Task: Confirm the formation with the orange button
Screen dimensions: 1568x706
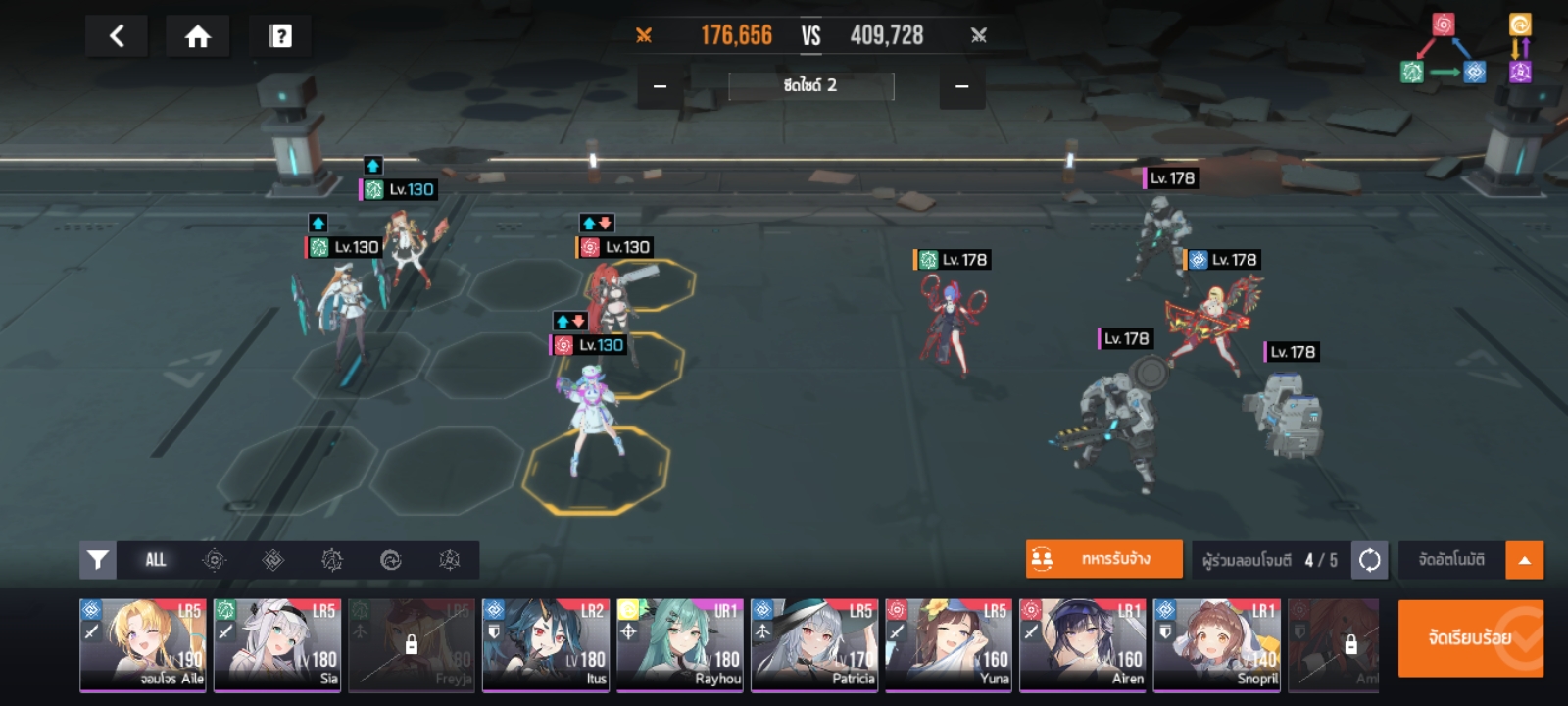Action: coord(1470,638)
